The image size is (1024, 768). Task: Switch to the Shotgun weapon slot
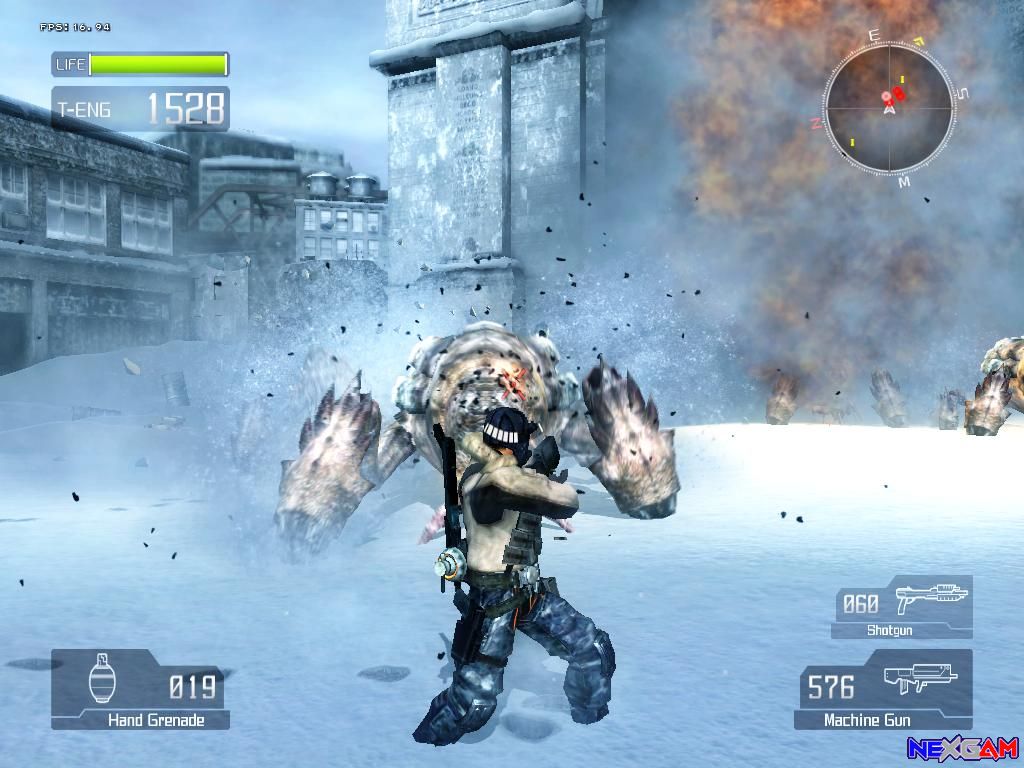902,607
